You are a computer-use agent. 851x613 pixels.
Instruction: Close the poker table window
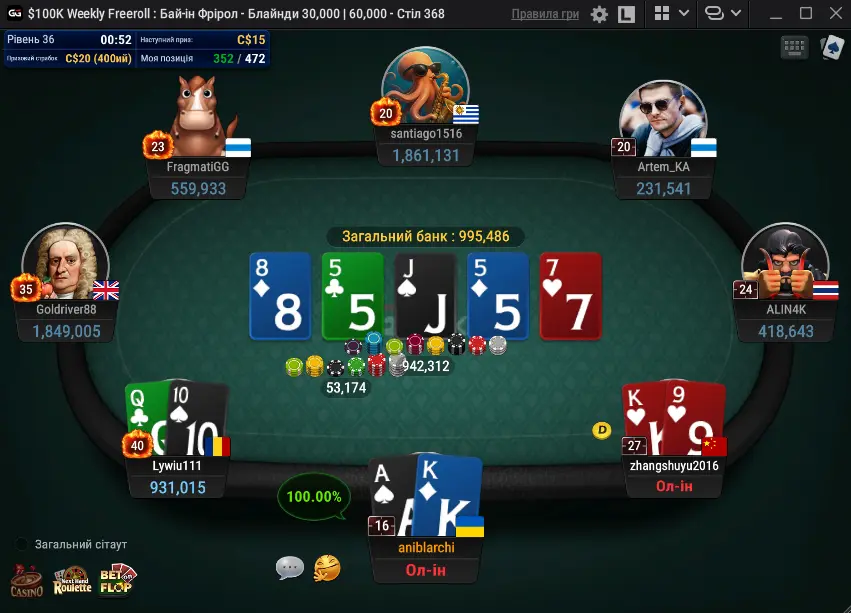(x=834, y=14)
